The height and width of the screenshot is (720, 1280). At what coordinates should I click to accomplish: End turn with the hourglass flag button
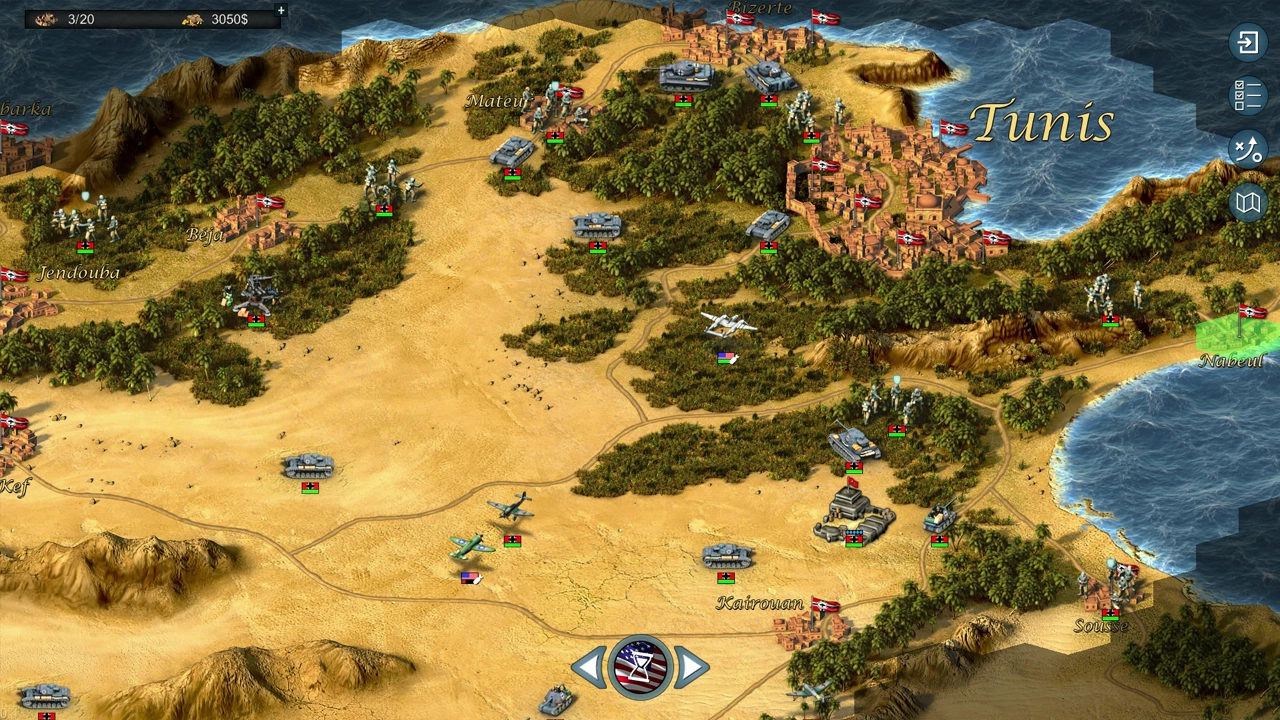640,667
